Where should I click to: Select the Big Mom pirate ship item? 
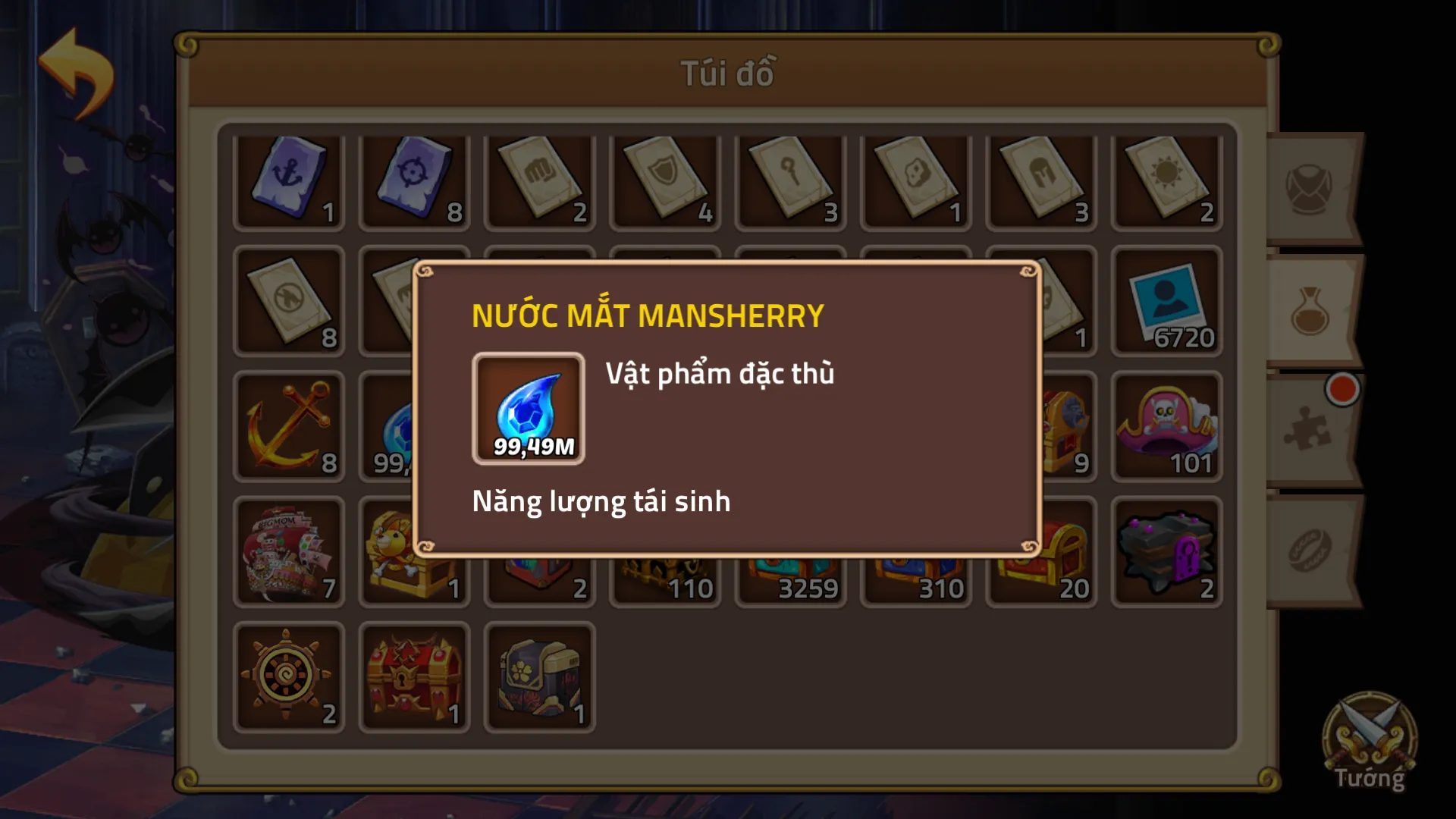tap(289, 551)
